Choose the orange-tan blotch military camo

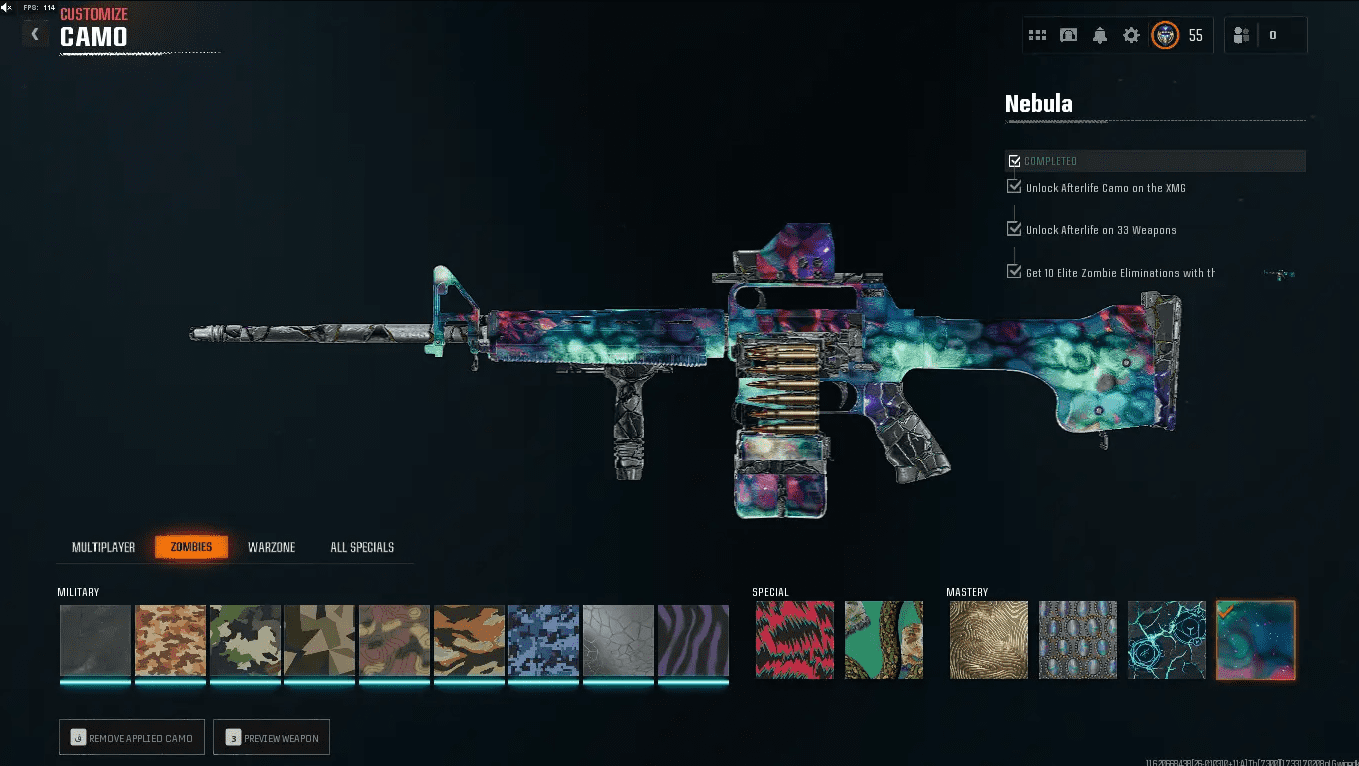170,640
